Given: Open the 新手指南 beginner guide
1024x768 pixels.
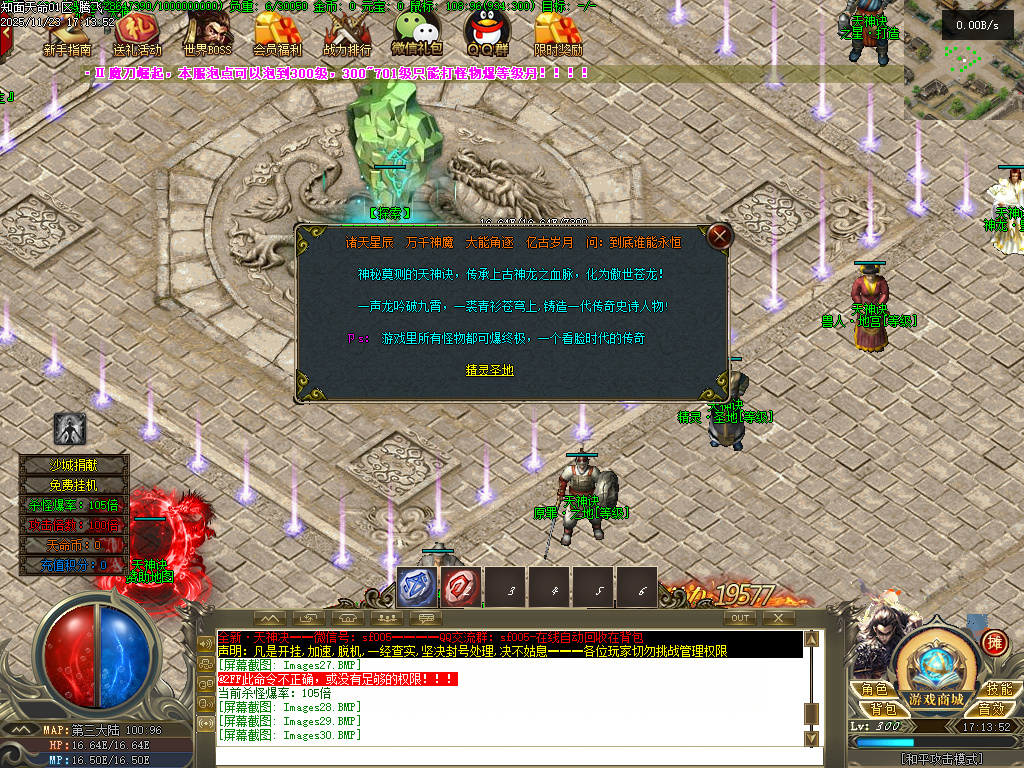Looking at the screenshot, I should (x=68, y=33).
